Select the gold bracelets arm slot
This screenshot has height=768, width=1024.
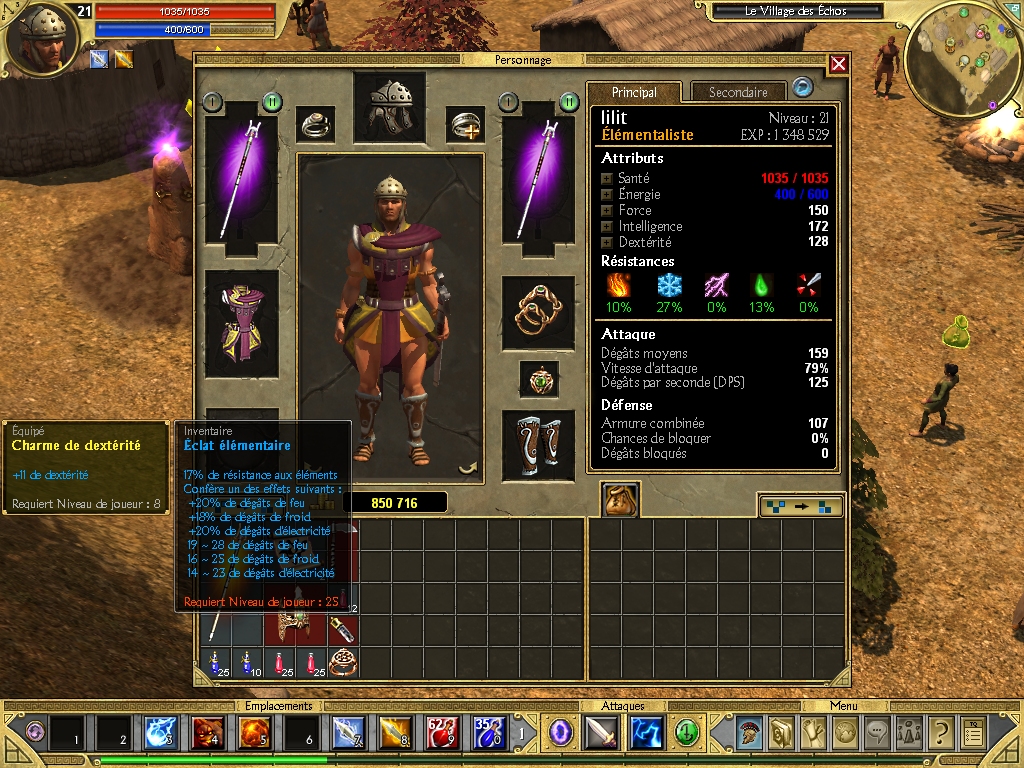pyautogui.click(x=538, y=313)
